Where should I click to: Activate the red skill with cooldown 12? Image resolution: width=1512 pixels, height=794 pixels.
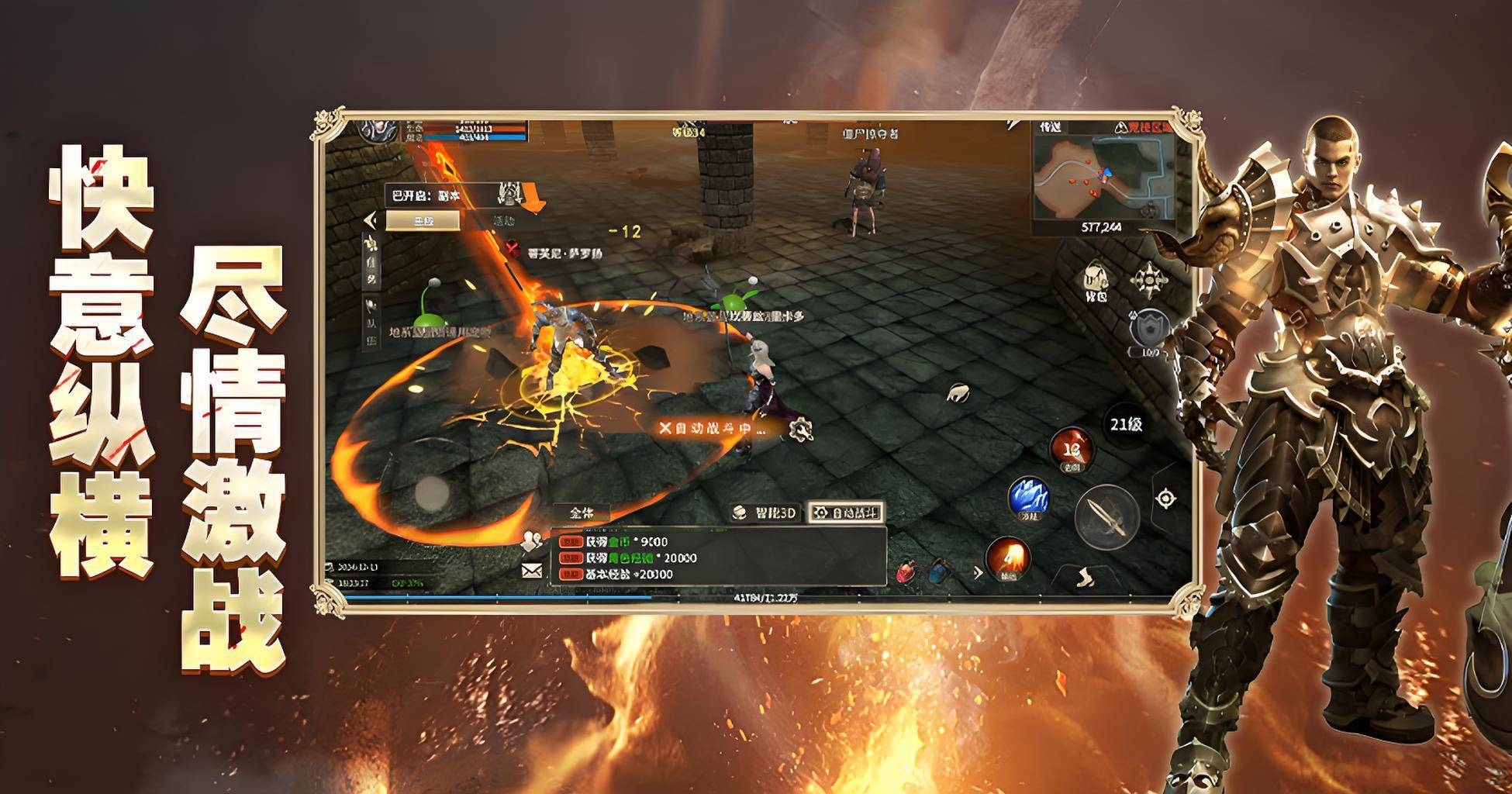[1072, 449]
